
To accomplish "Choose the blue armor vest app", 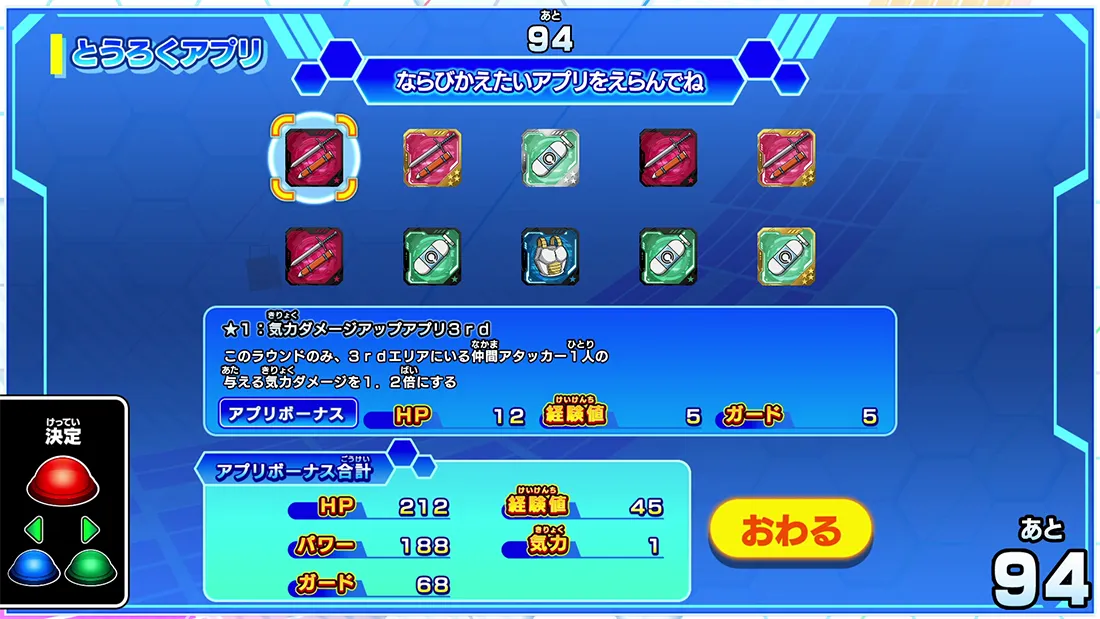I will (x=550, y=257).
